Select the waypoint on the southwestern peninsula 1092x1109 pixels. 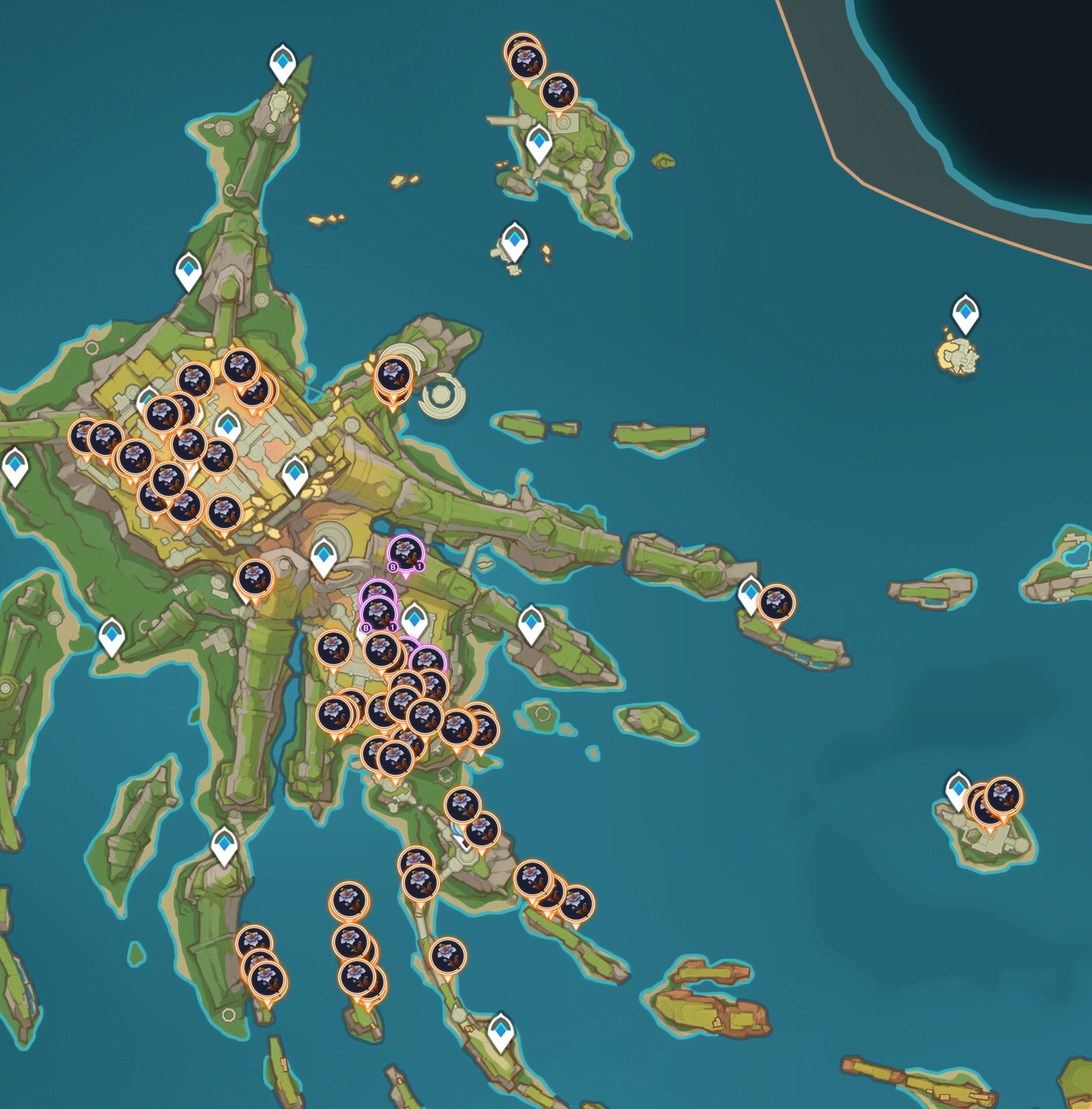pyautogui.click(x=224, y=846)
